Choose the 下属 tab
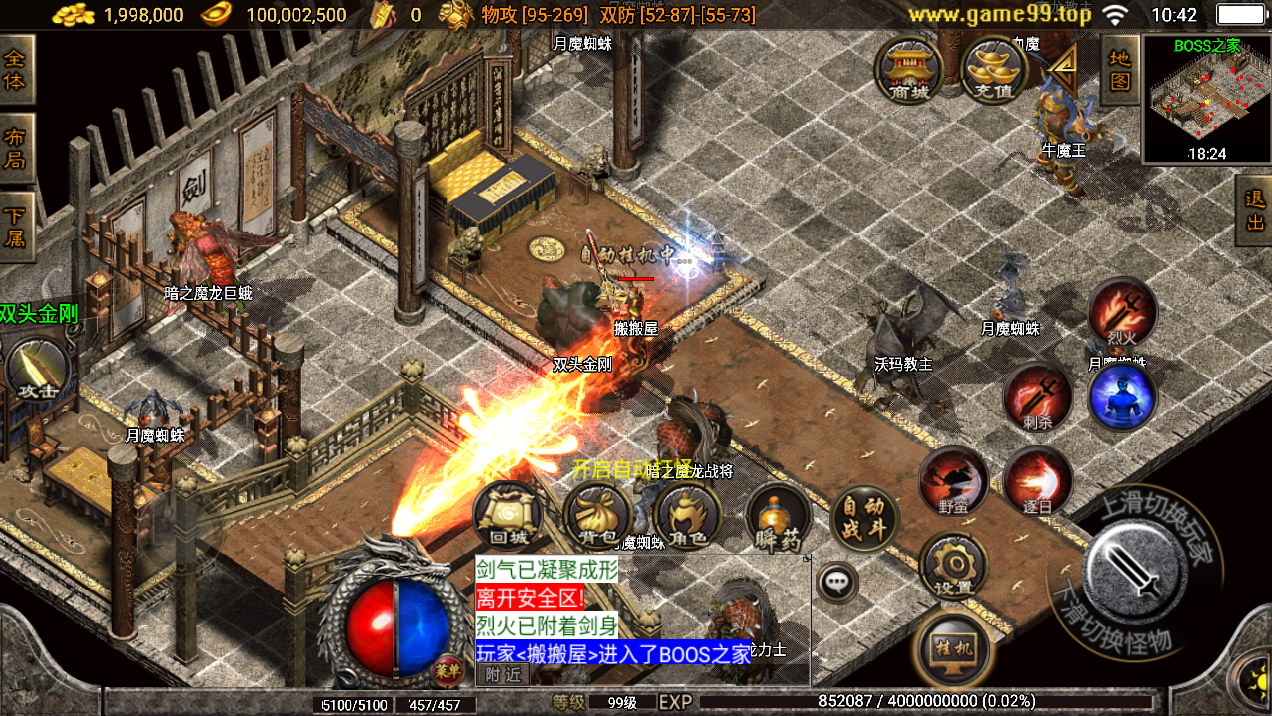 point(16,228)
